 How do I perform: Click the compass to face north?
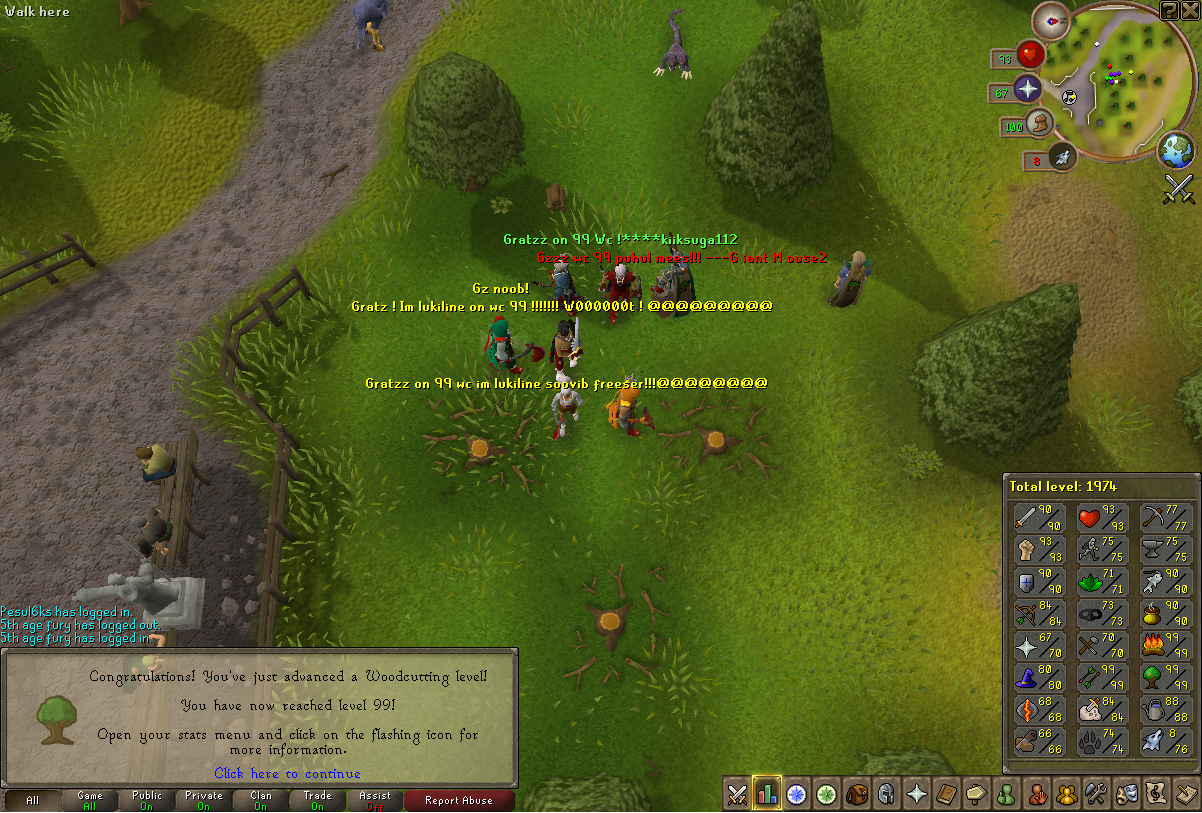pos(1050,18)
